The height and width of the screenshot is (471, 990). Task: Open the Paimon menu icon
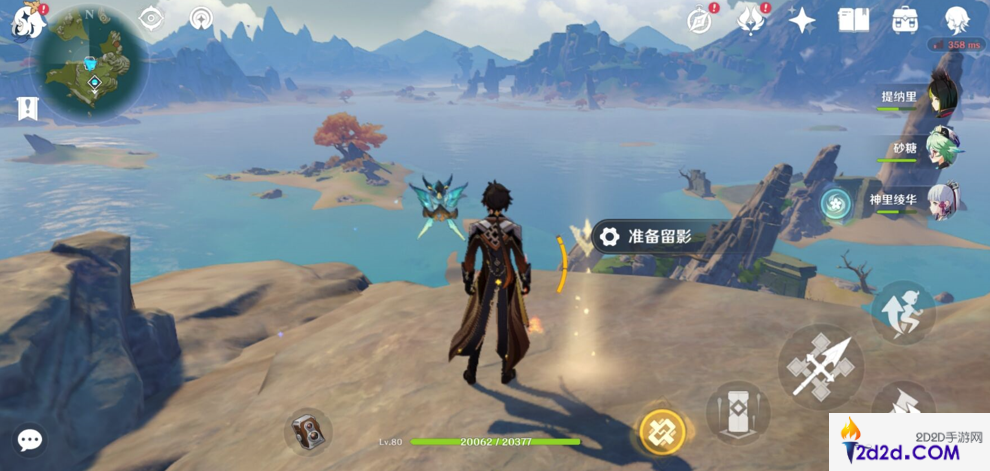pyautogui.click(x=26, y=20)
